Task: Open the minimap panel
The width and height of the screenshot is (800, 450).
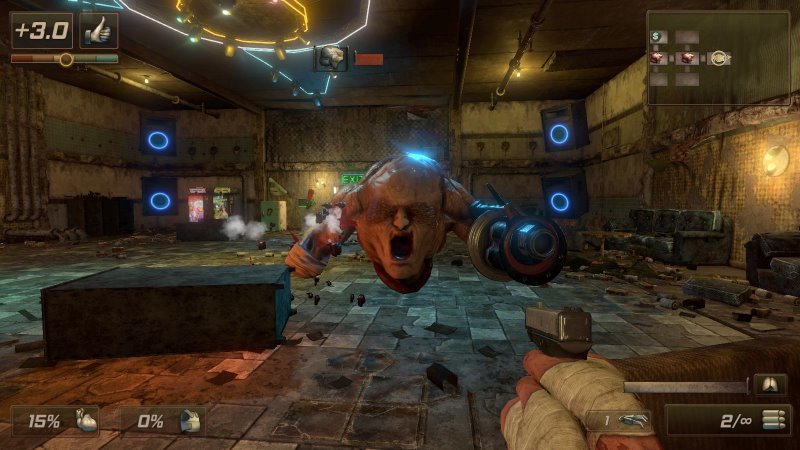Action: (718, 57)
